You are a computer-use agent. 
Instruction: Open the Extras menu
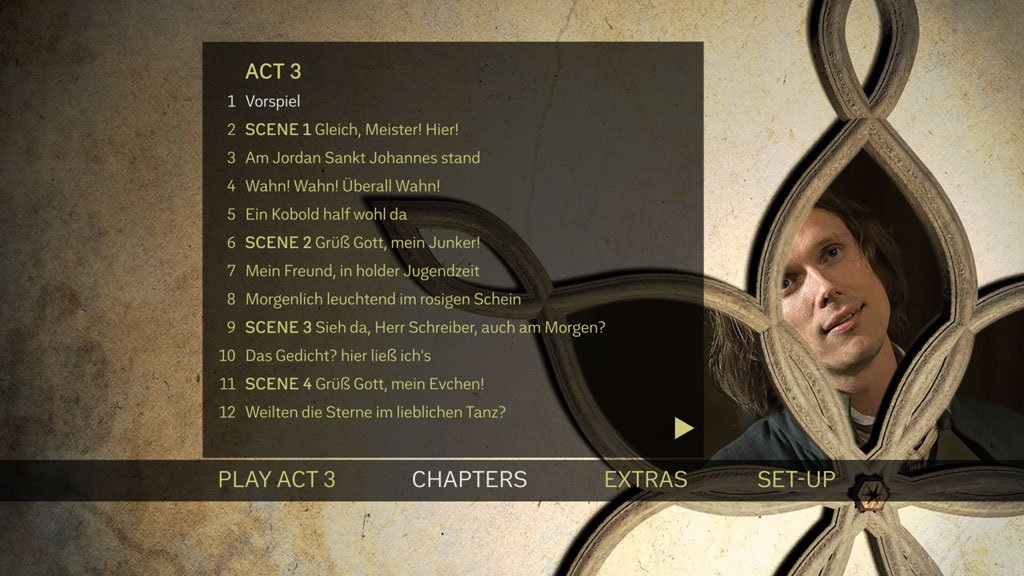click(645, 479)
